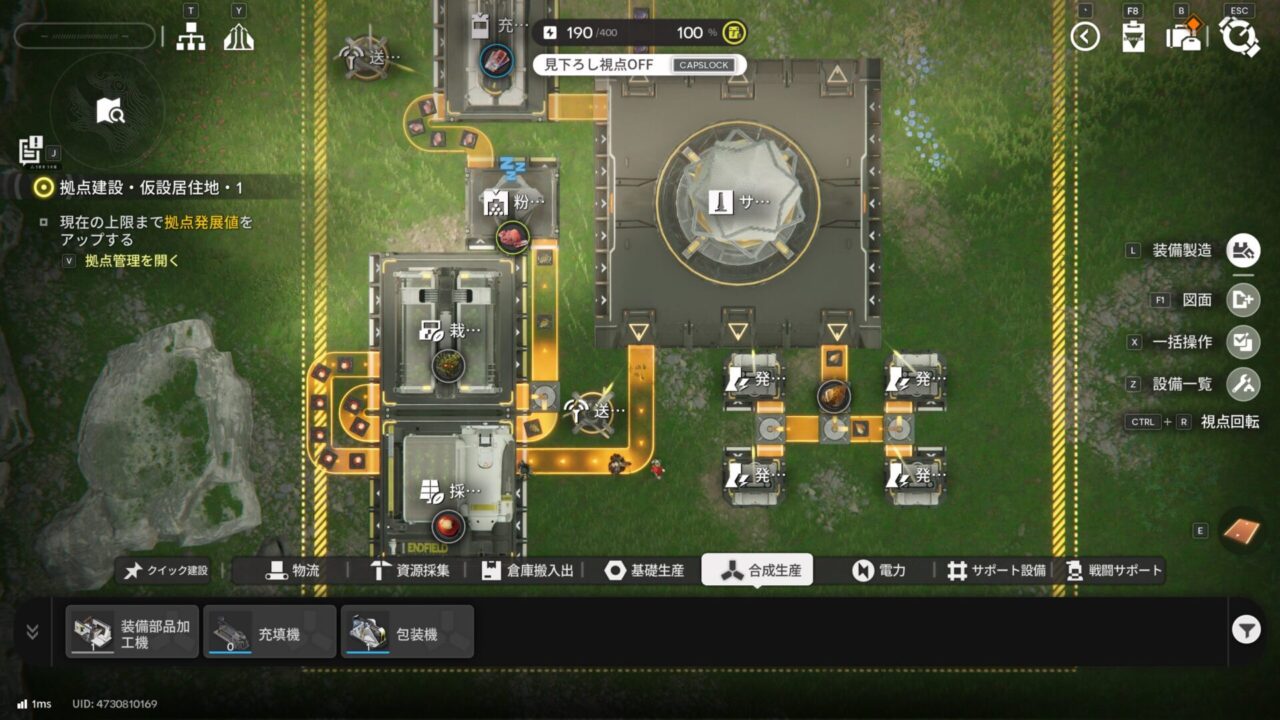1280x720 pixels.
Task: Open the build list filter
Action: point(1246,630)
